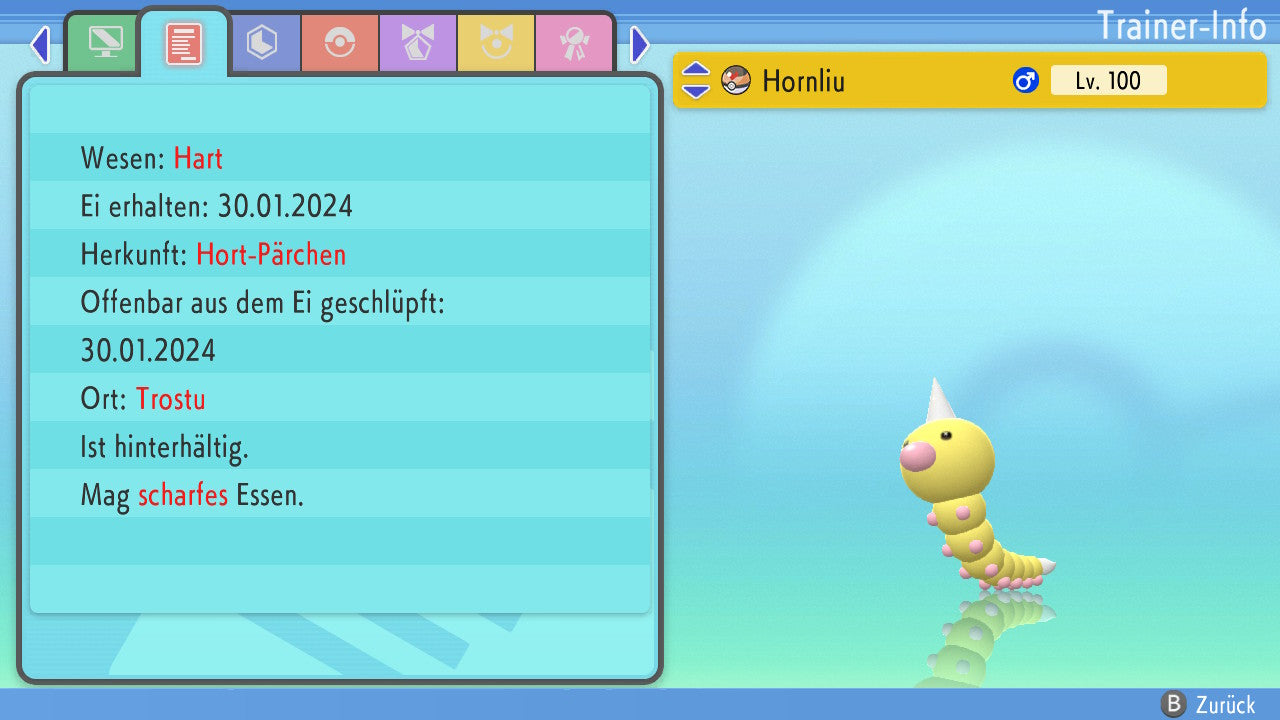
Task: Show the red Poké Ball moves tab
Action: [x=340, y=43]
